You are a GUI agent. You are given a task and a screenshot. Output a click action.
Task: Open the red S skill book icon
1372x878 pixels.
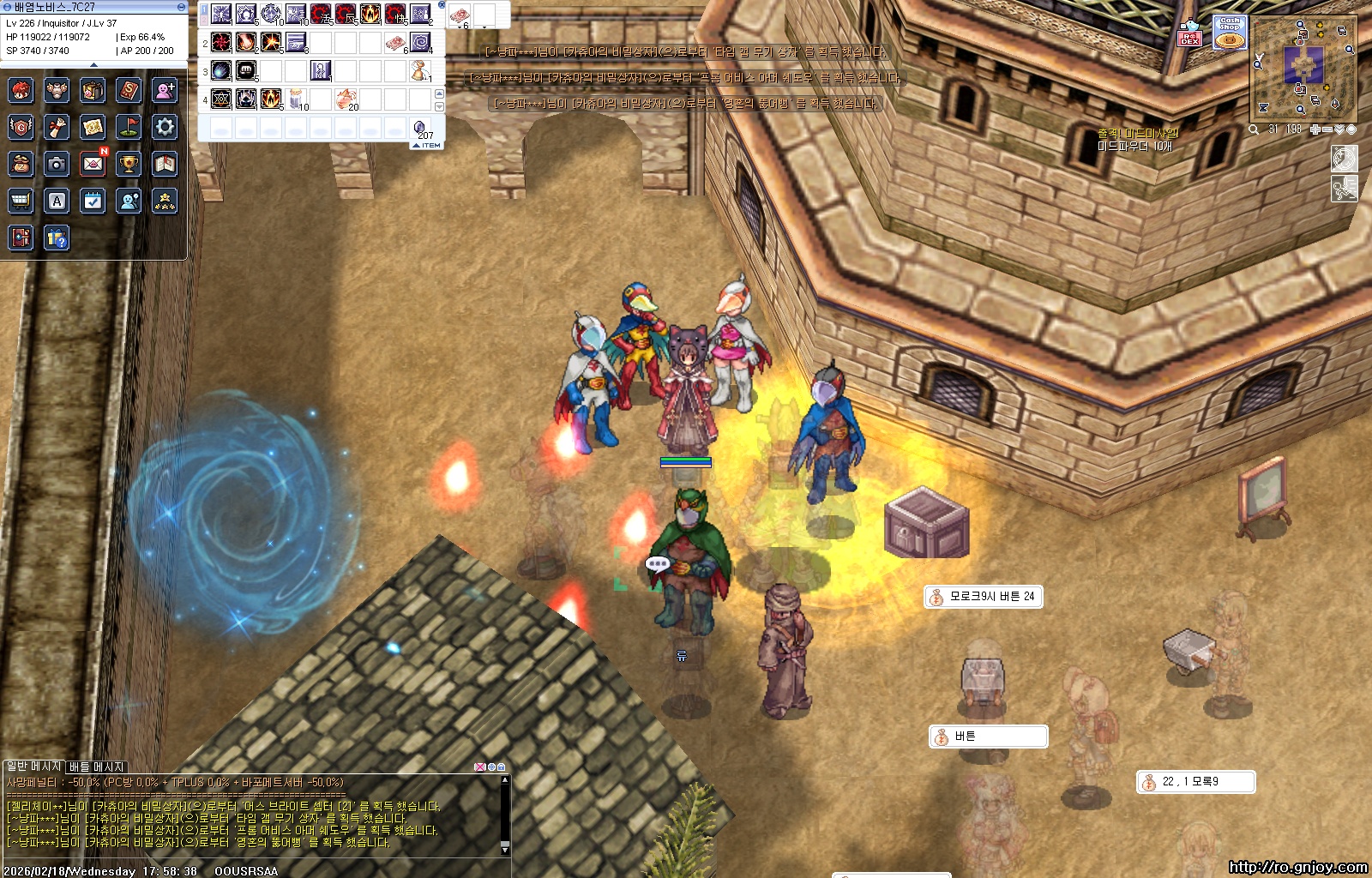point(129,90)
